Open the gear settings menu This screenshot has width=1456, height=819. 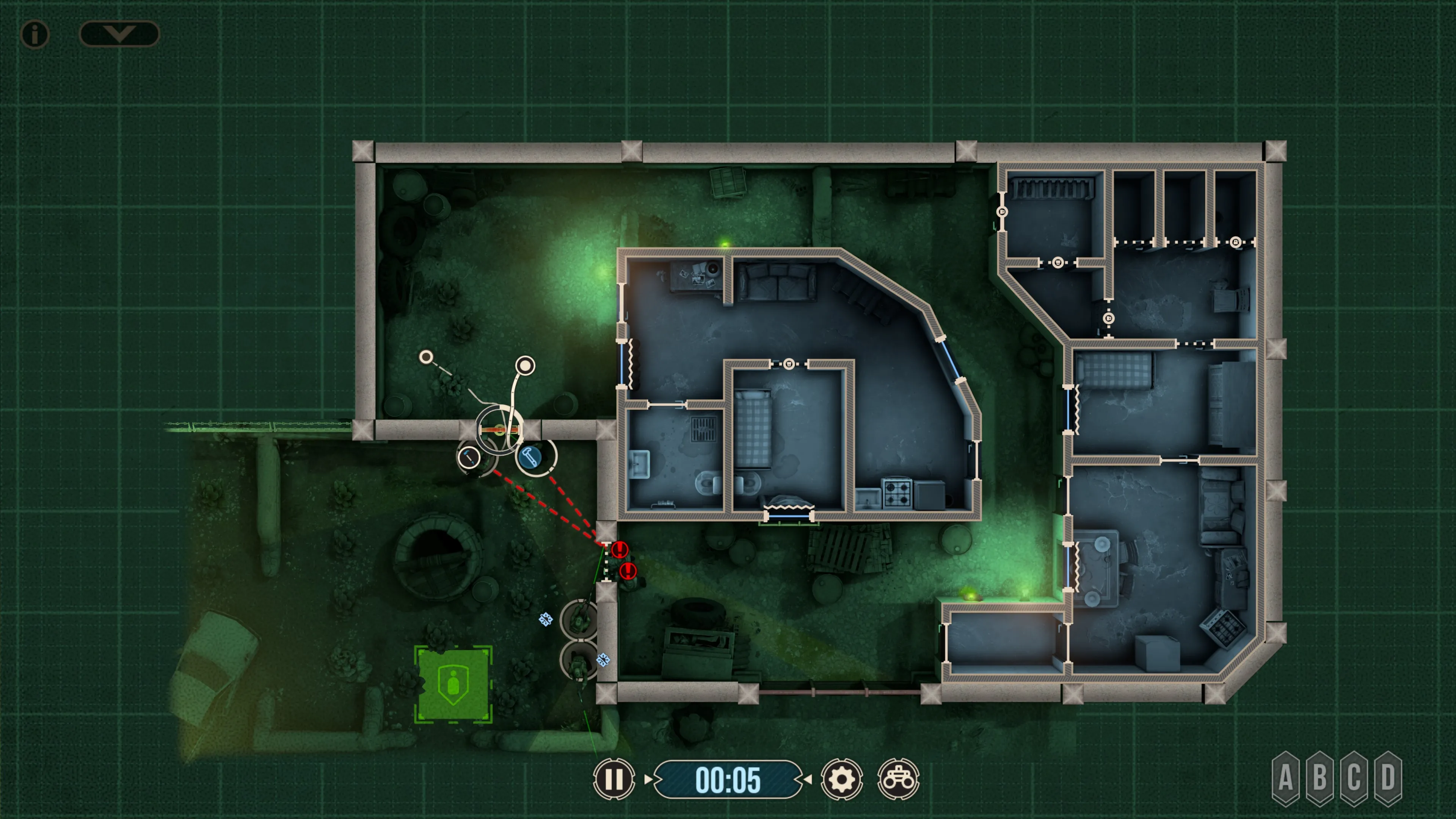point(841,780)
